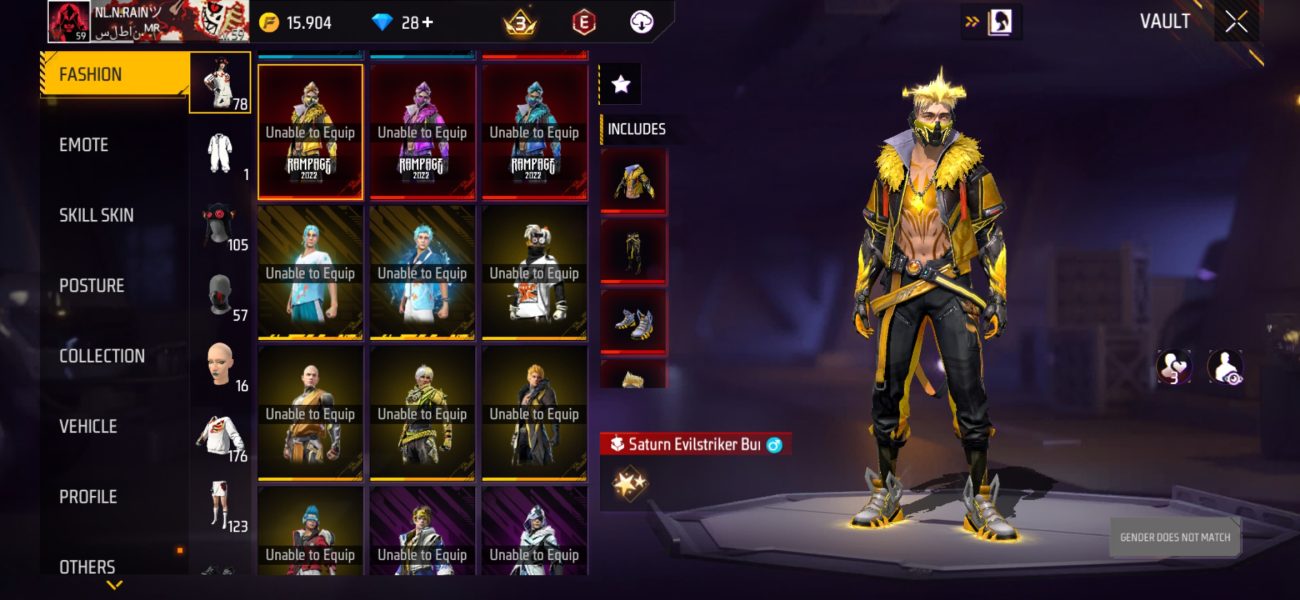Open the gold coin balance

(x=295, y=22)
